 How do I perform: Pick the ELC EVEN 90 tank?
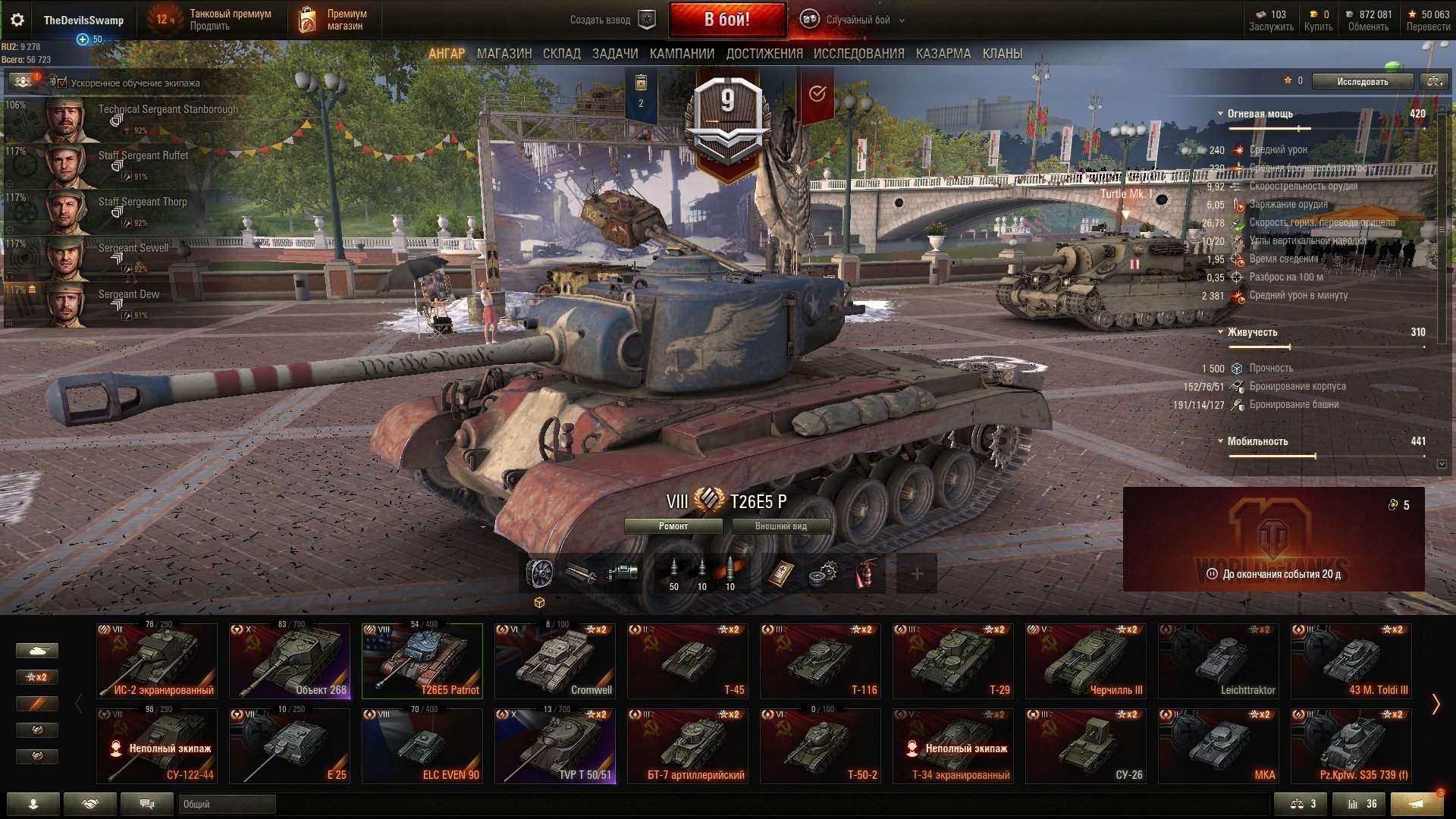(x=422, y=746)
